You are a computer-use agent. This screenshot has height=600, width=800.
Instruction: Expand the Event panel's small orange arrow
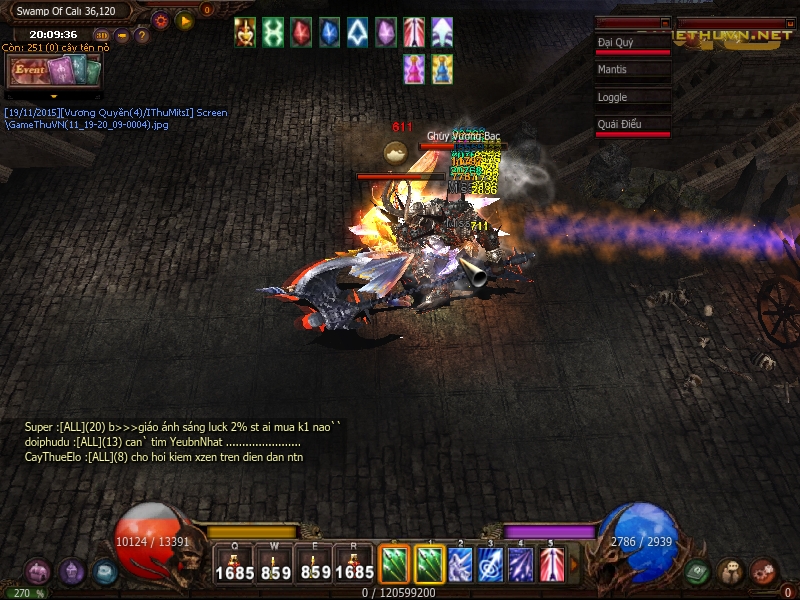[x=54, y=97]
